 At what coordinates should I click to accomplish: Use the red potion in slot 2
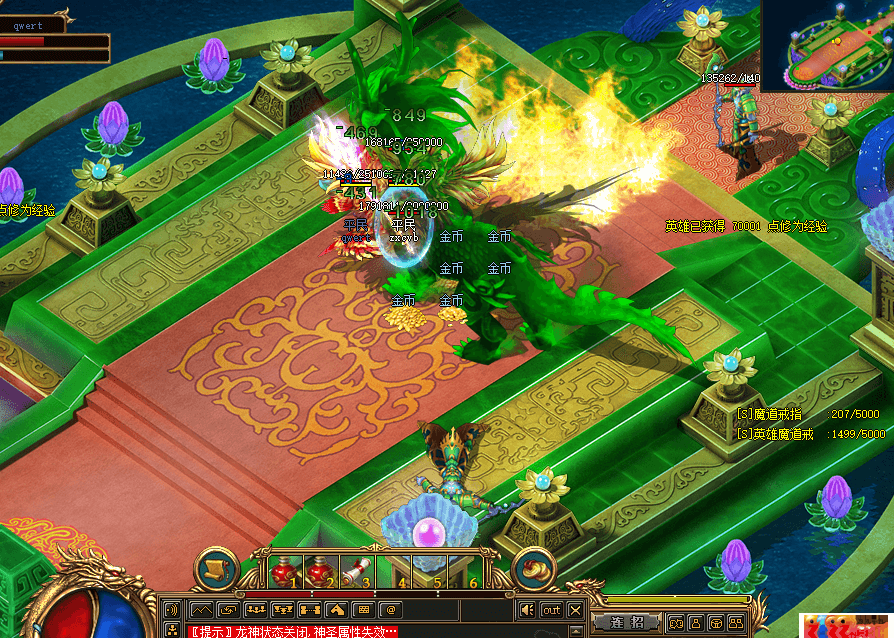pyautogui.click(x=322, y=573)
